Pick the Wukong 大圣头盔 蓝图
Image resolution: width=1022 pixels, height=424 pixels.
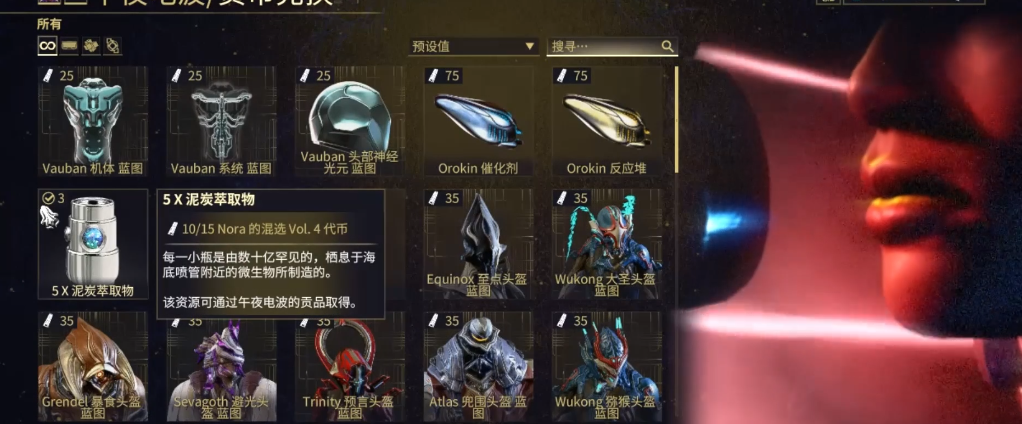607,244
